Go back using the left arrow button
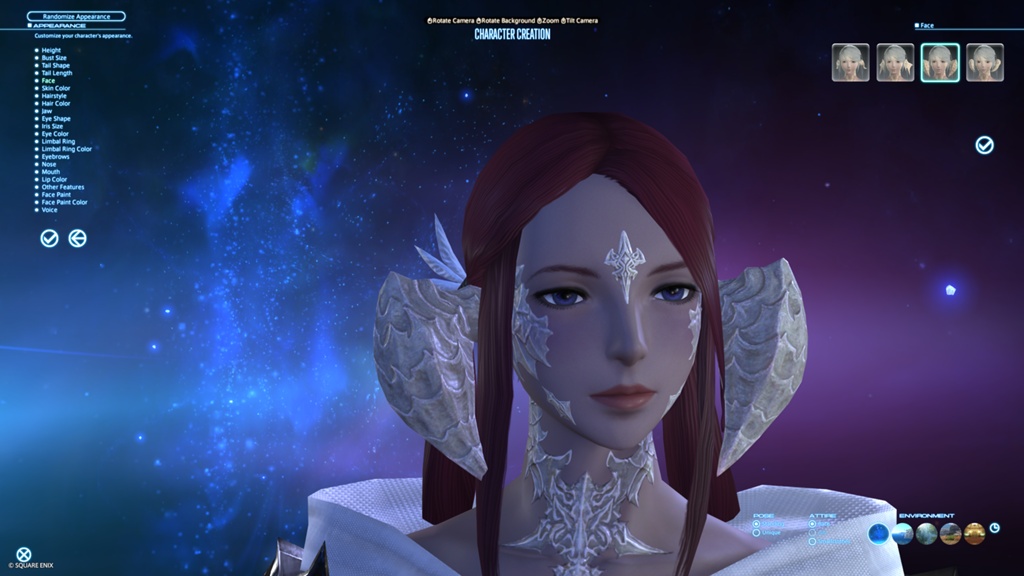 tap(77, 238)
